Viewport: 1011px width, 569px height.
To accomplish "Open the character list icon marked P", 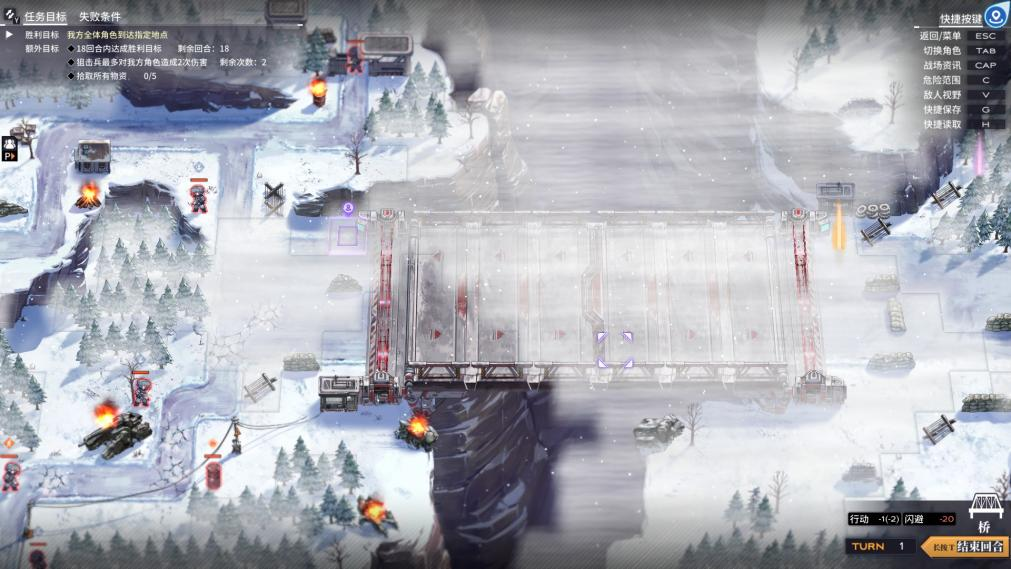I will pos(10,149).
